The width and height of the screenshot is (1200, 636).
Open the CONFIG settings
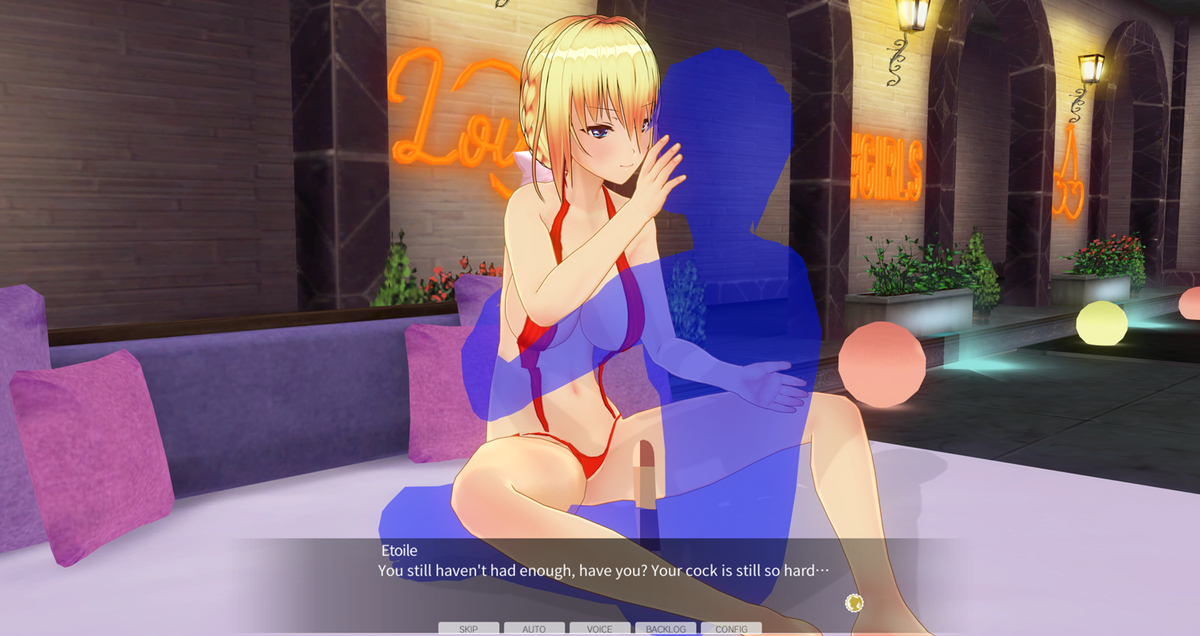click(731, 629)
